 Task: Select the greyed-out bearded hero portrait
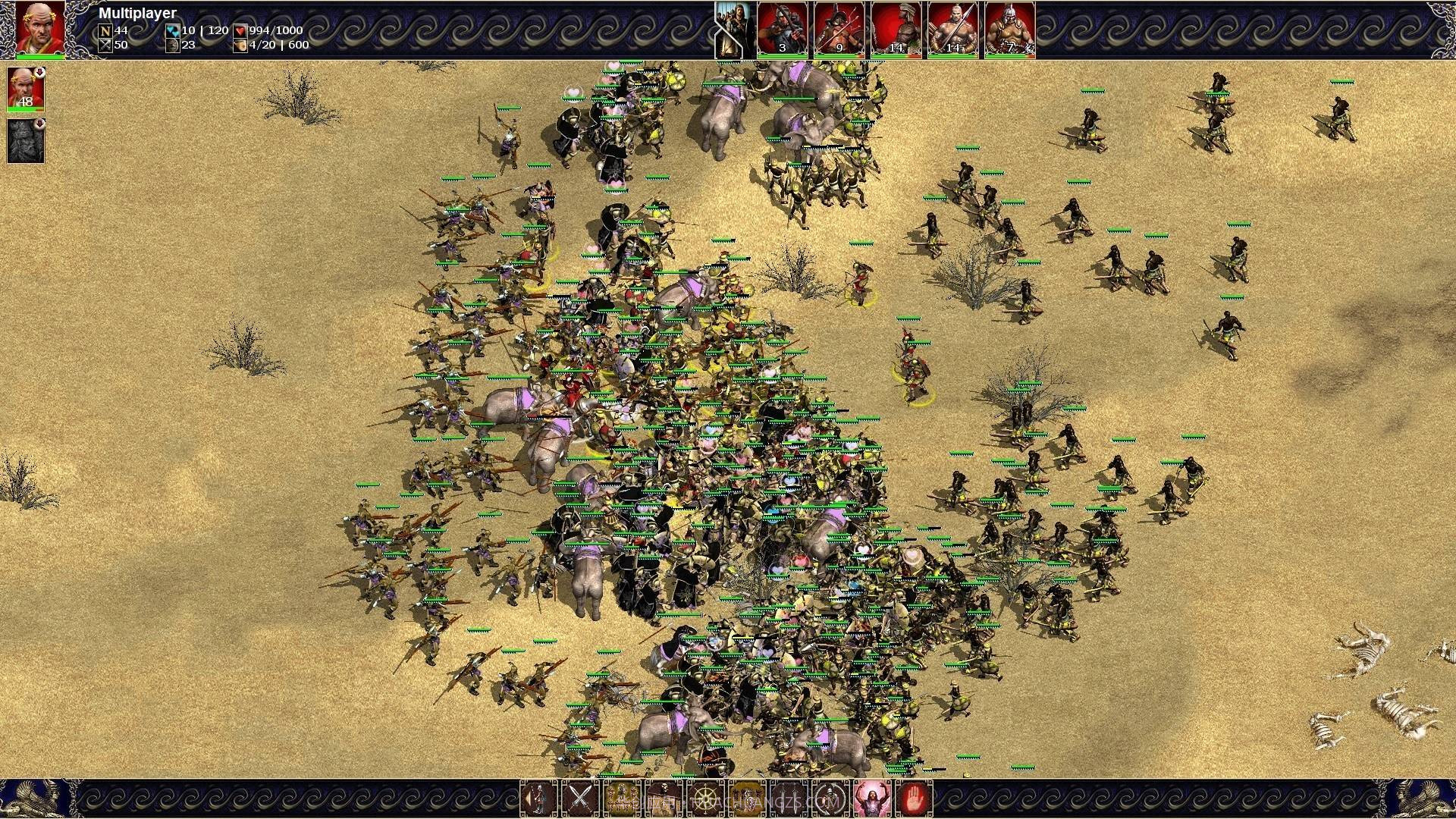click(x=26, y=141)
